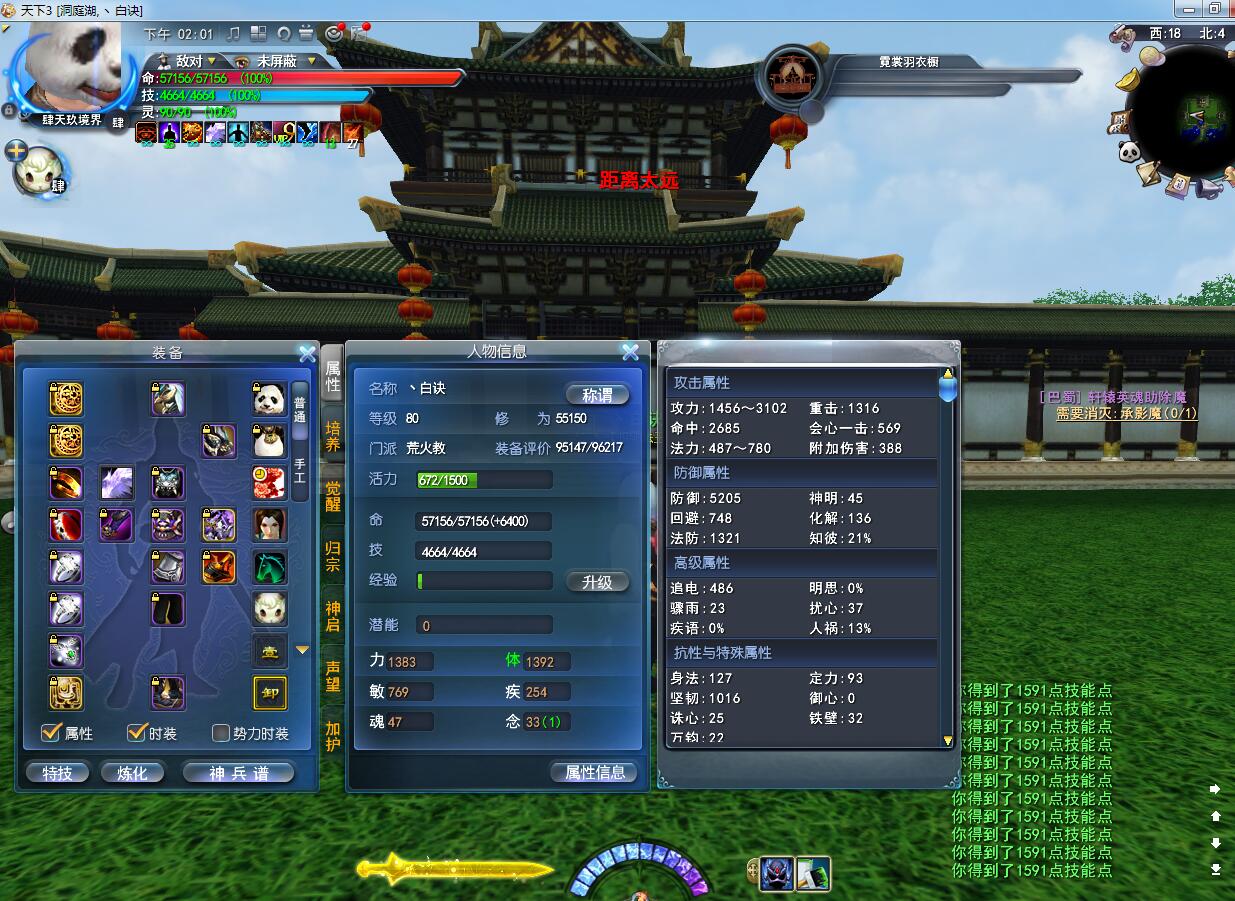Minimize the game window
The image size is (1235, 901).
click(1185, 8)
